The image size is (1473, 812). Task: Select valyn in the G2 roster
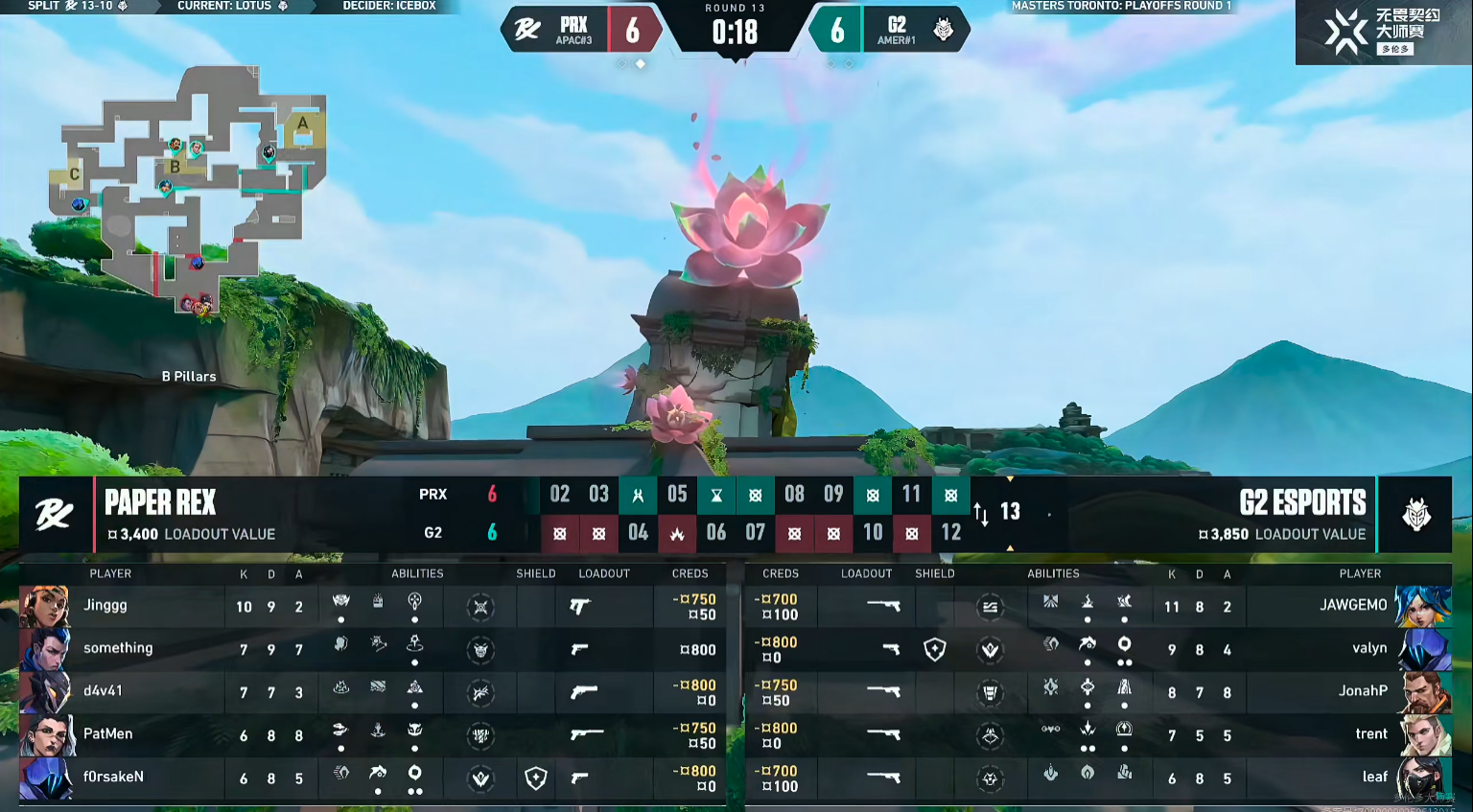tap(1368, 649)
